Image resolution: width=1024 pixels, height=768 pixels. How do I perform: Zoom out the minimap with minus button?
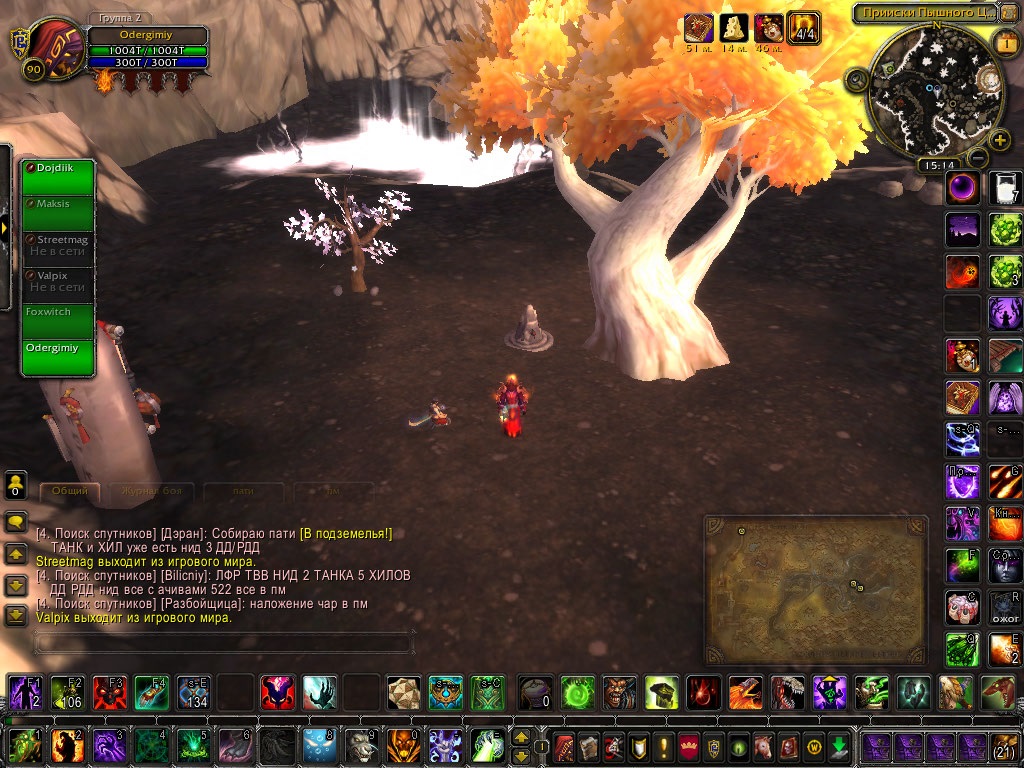[977, 158]
